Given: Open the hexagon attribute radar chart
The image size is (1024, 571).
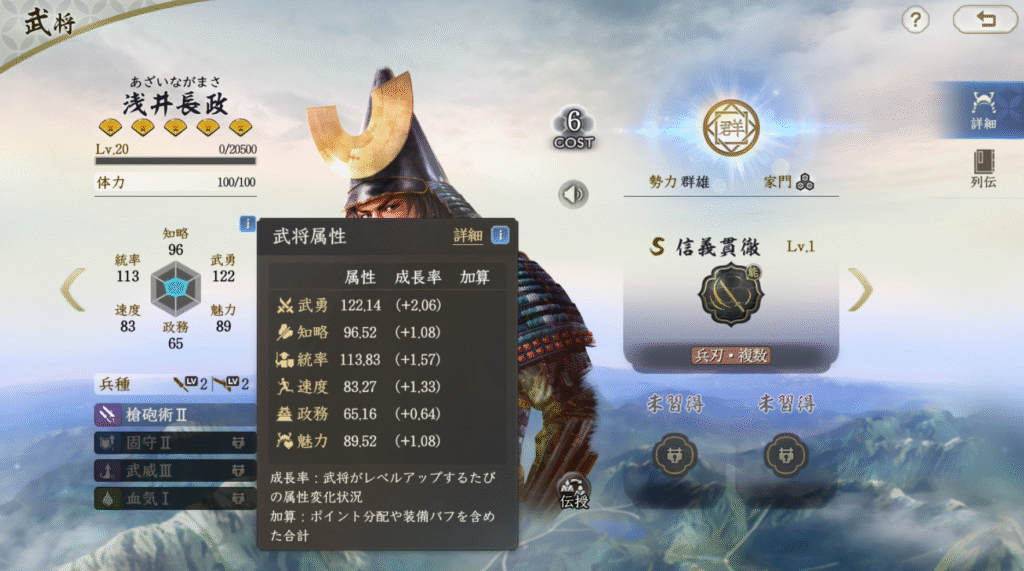Looking at the screenshot, I should [176, 289].
